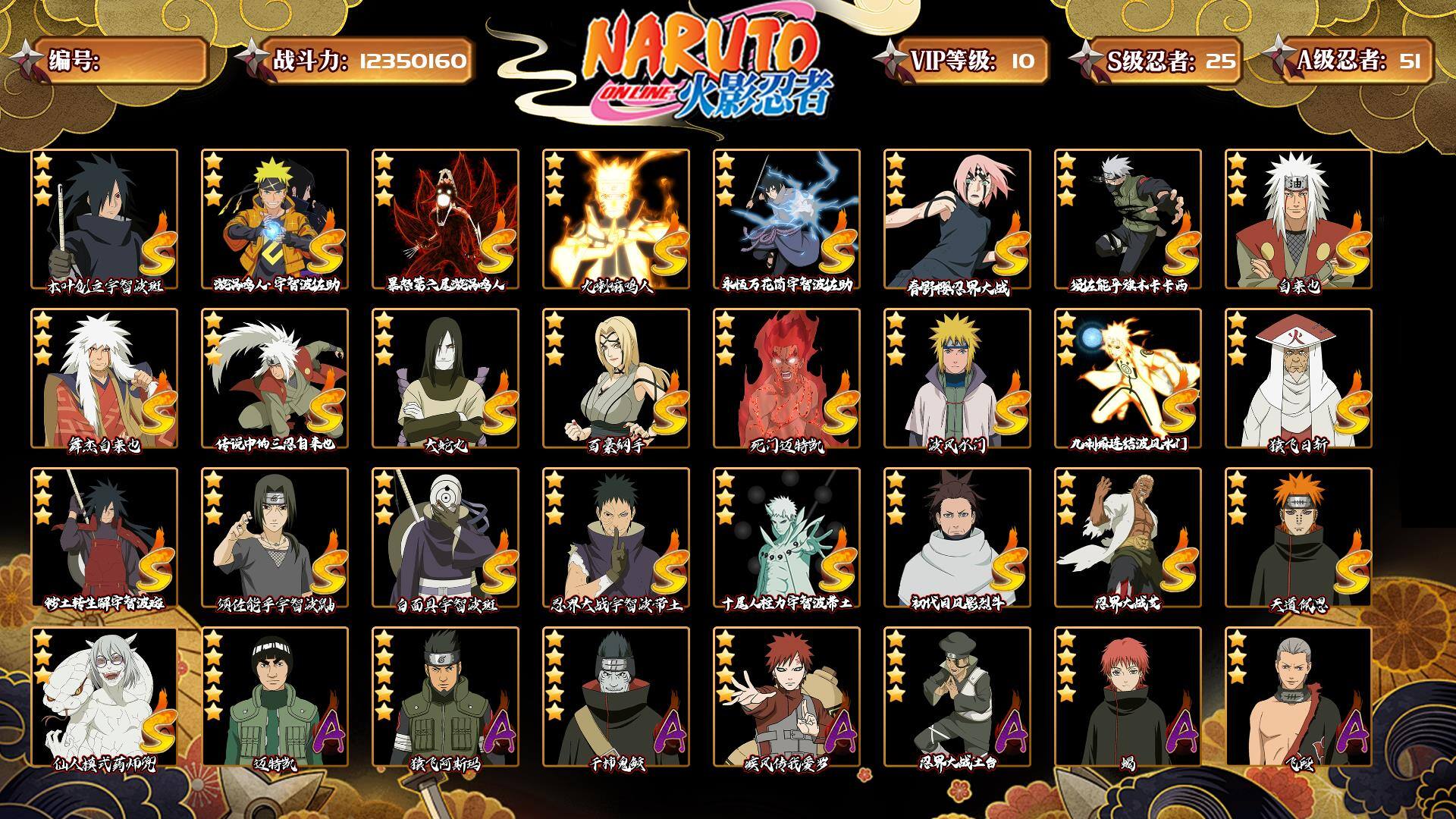Select the Kakashi (旗木卡卡西) card
Viewport: 1456px width, 819px height.
click(1128, 219)
